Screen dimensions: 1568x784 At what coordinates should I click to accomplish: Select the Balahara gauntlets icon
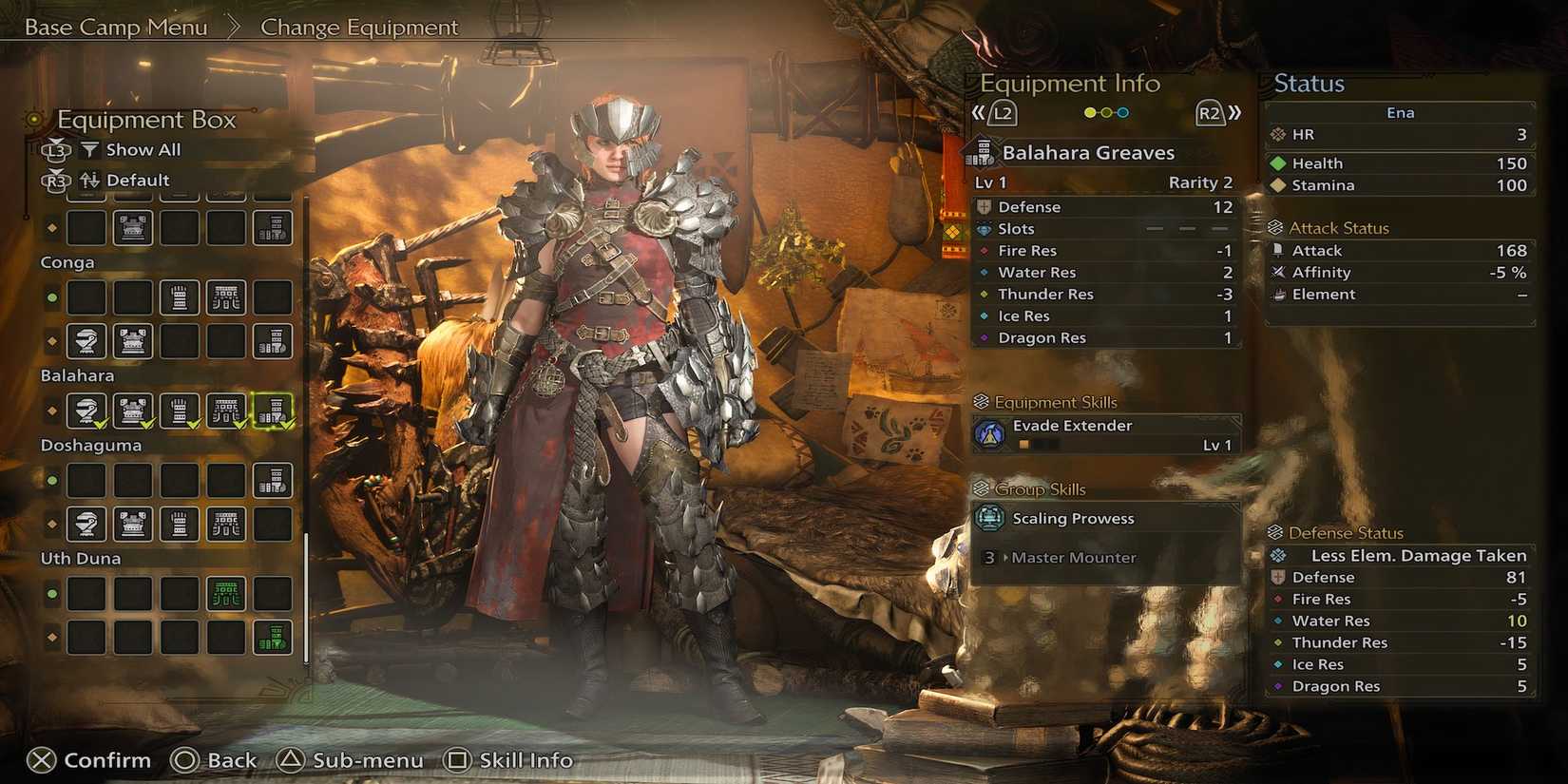pos(180,411)
